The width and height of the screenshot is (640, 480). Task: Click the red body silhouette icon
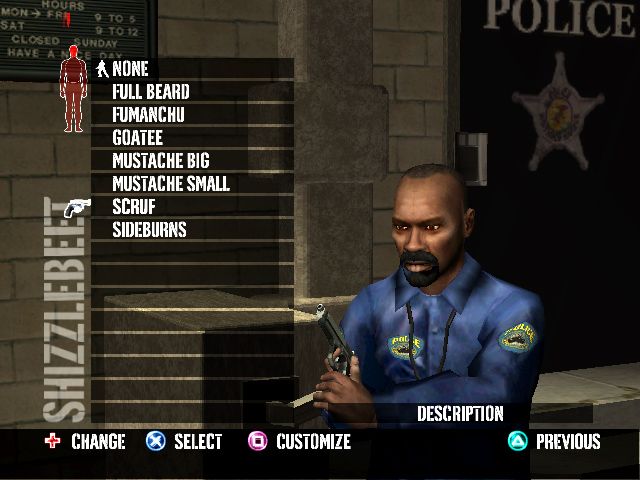click(72, 95)
